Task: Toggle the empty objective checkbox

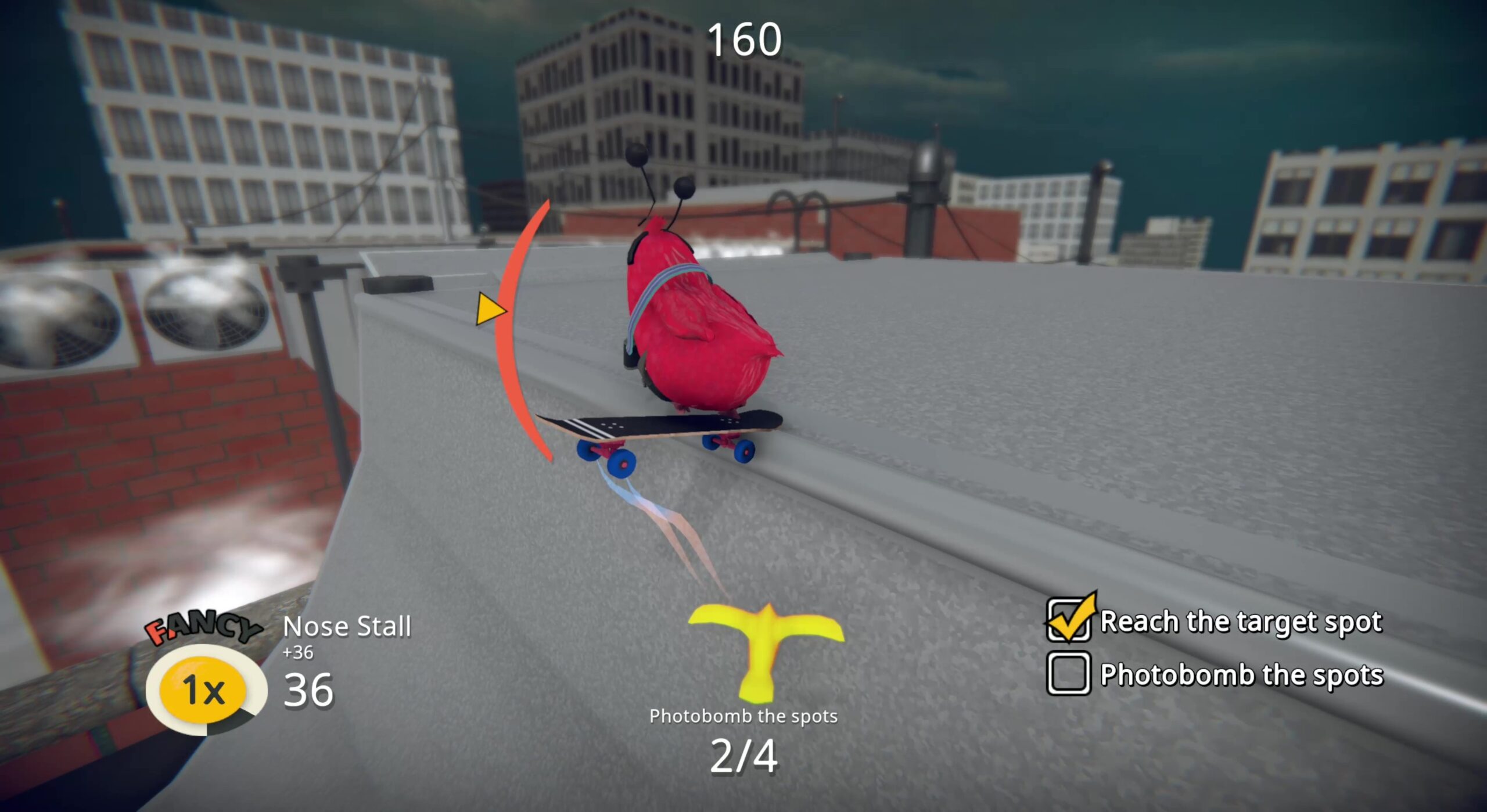Action: pos(1068,674)
